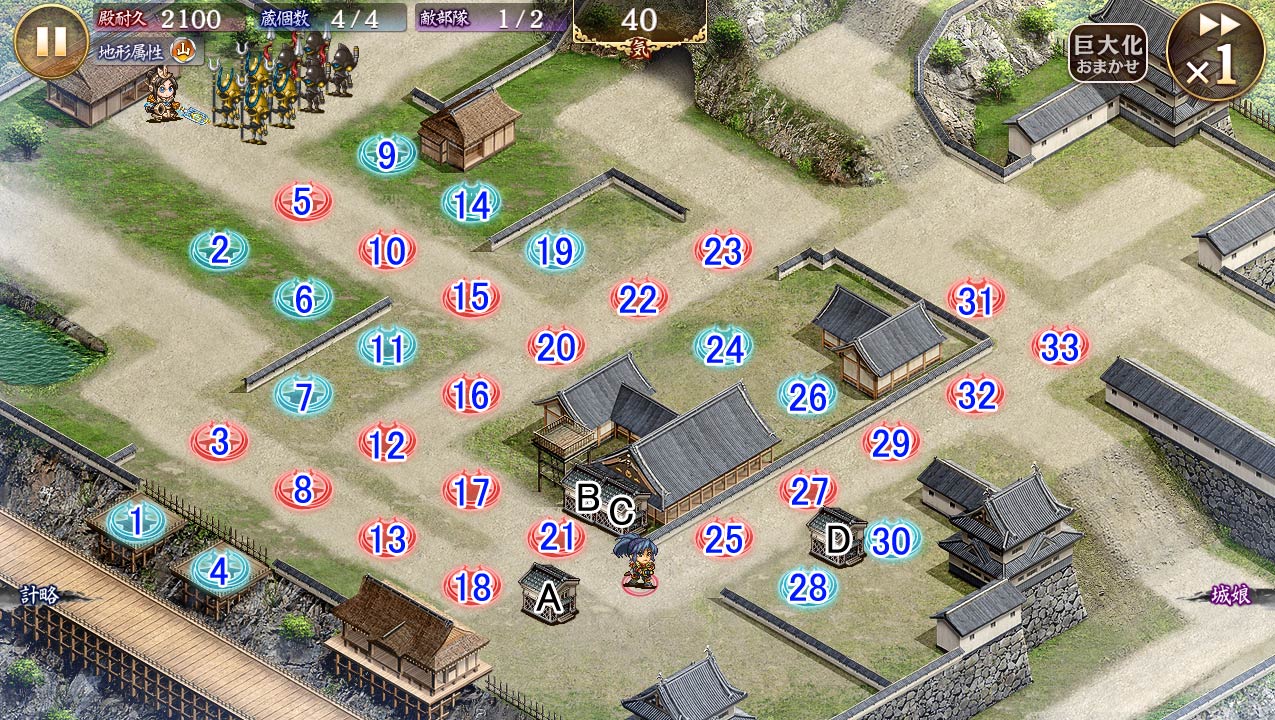Pick blue deployment tile 24

pos(723,348)
